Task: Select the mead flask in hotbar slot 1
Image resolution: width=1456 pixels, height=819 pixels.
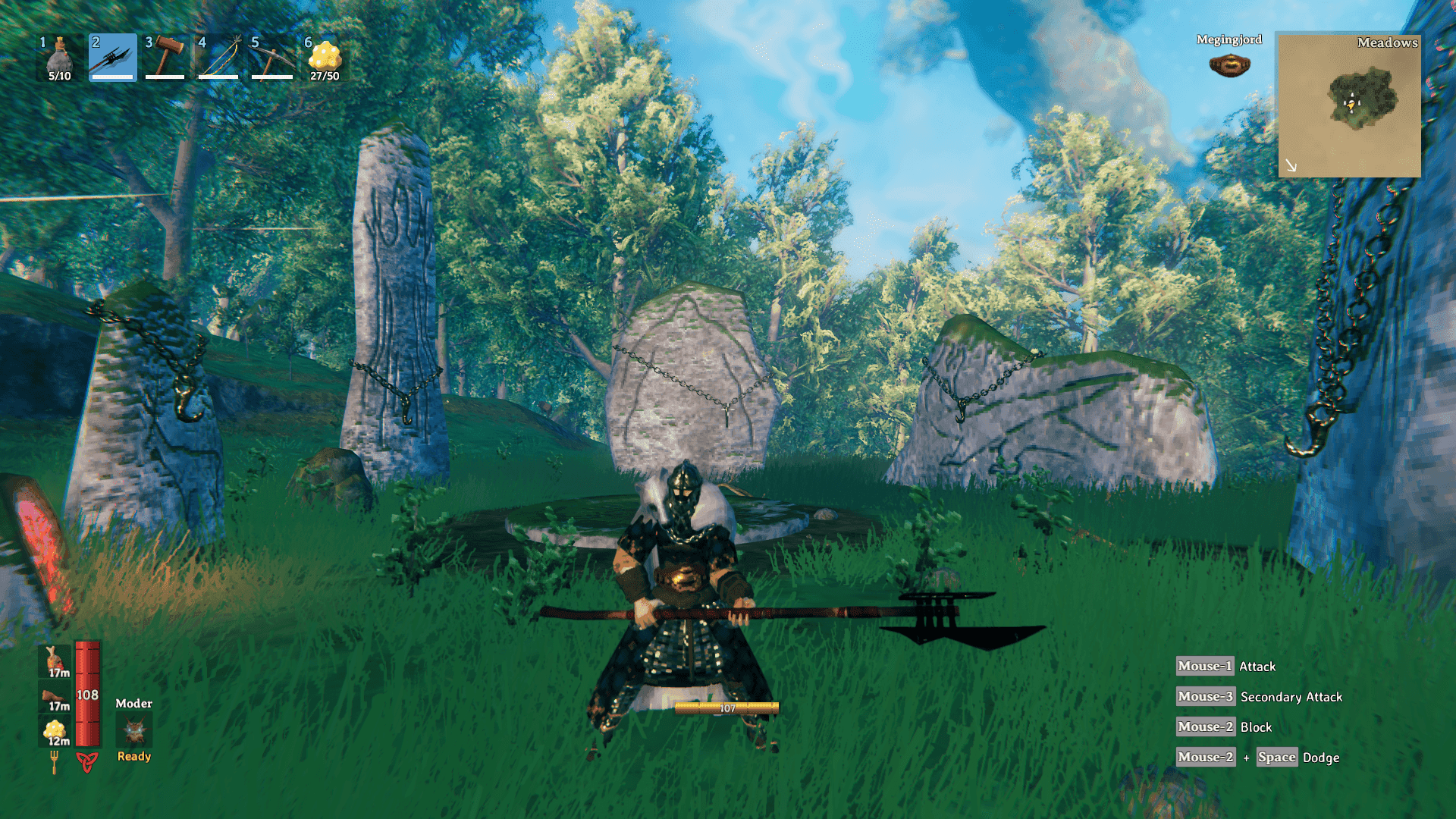Action: pos(59,58)
